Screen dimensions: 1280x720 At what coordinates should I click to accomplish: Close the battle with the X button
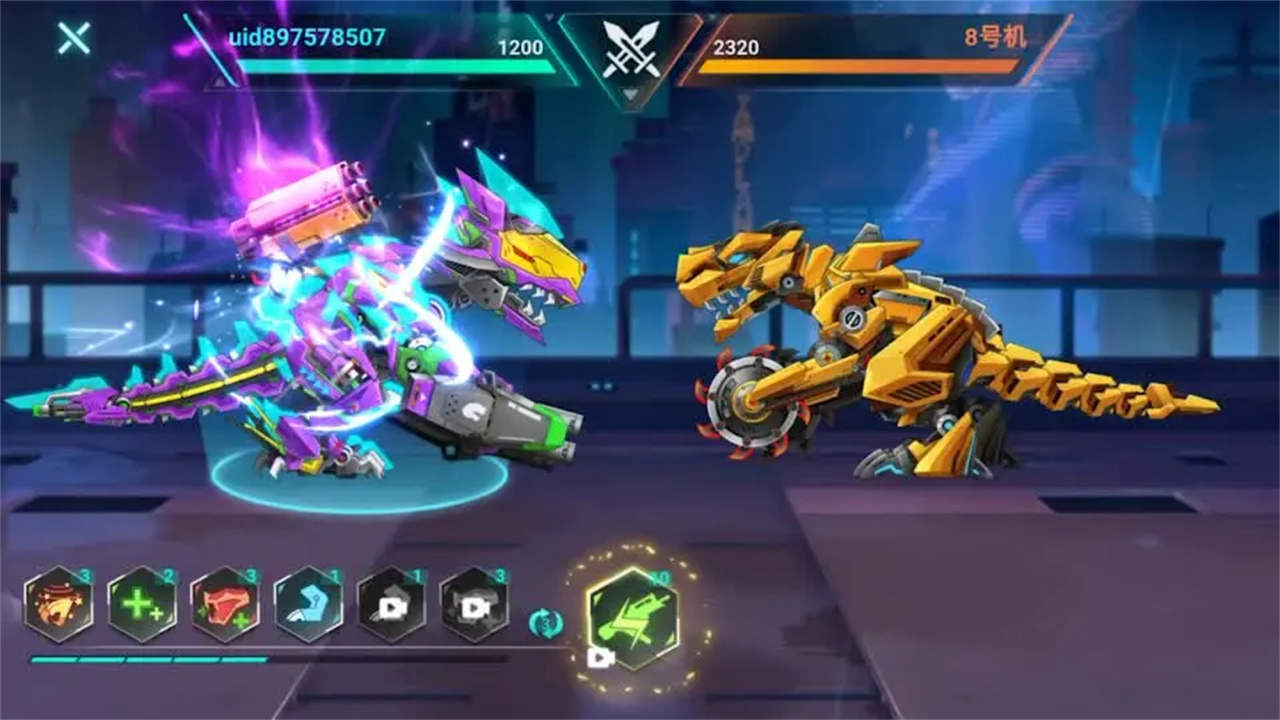pyautogui.click(x=74, y=38)
